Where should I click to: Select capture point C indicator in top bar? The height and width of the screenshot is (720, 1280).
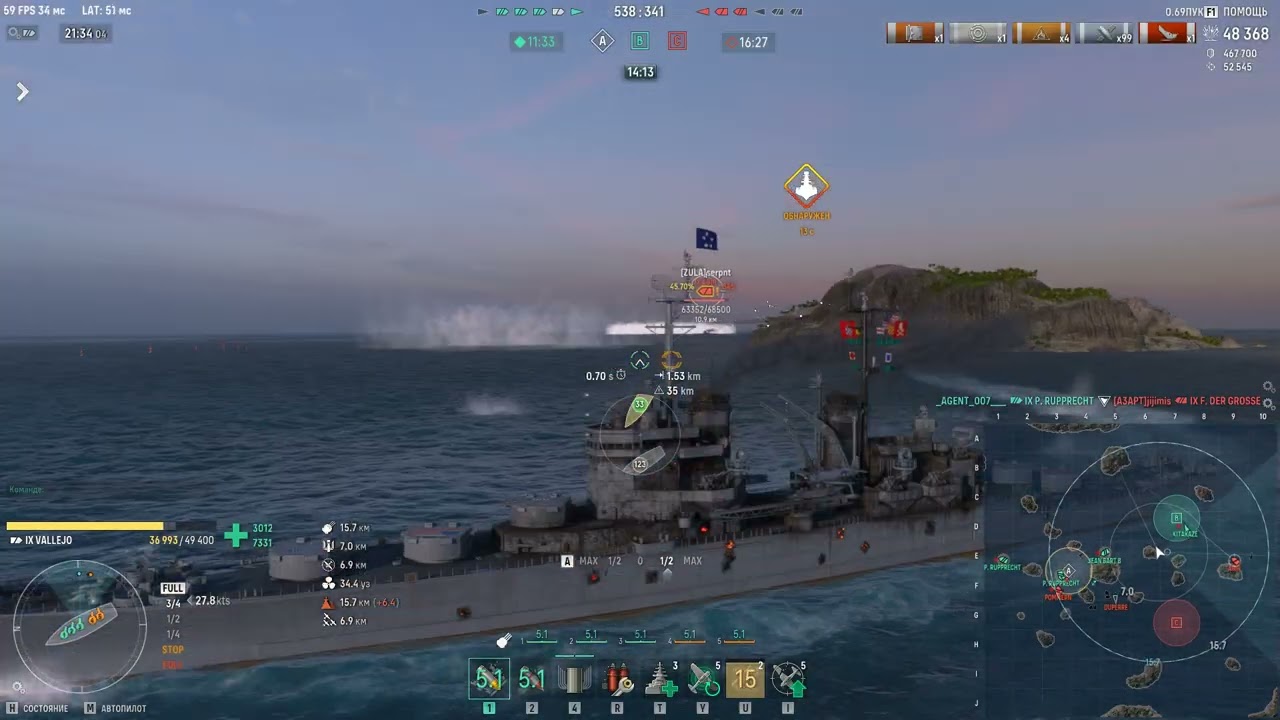(x=677, y=41)
